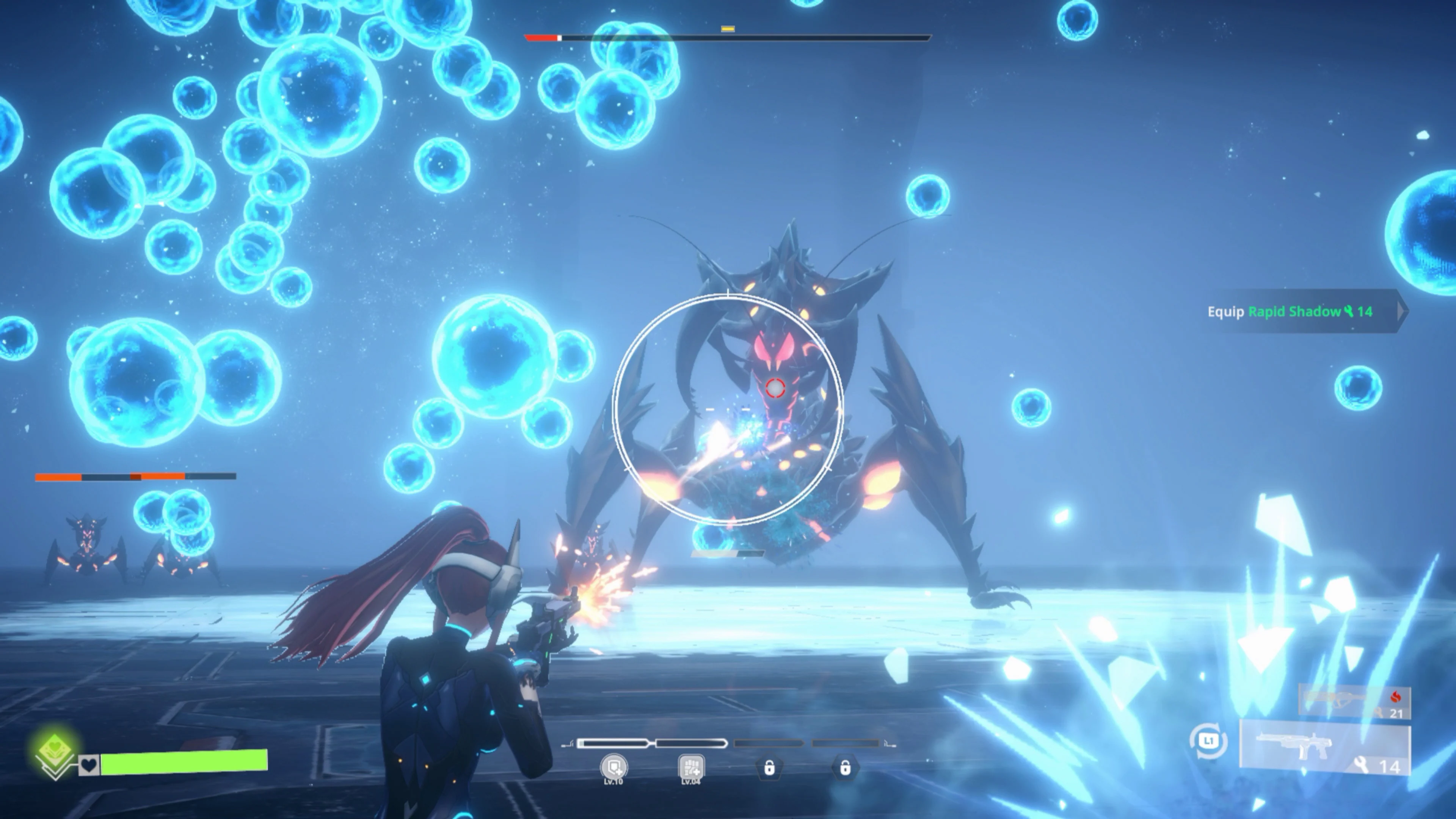Click the L1 weapon swap icon

click(x=1209, y=741)
